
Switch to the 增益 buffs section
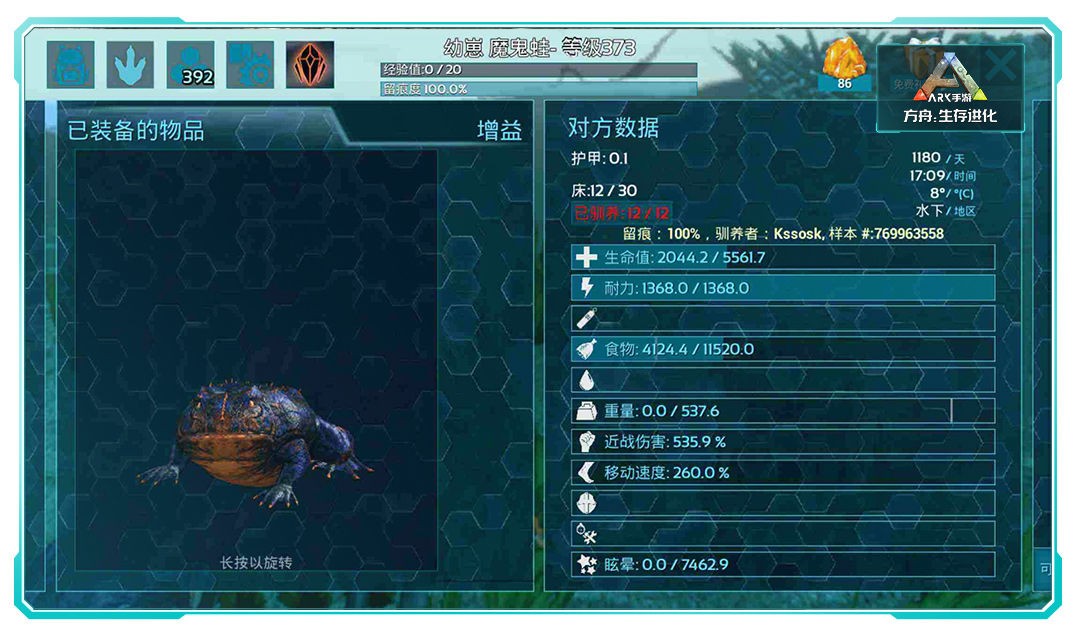click(x=499, y=131)
